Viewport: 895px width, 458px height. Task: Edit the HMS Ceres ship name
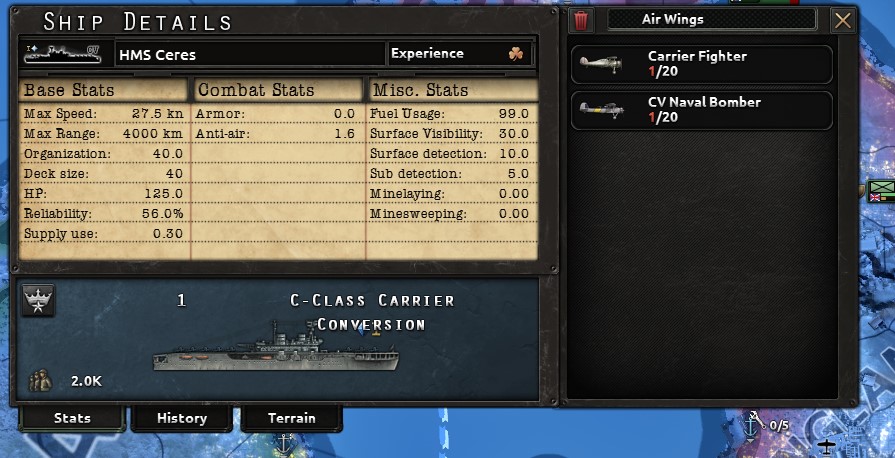(x=250, y=54)
